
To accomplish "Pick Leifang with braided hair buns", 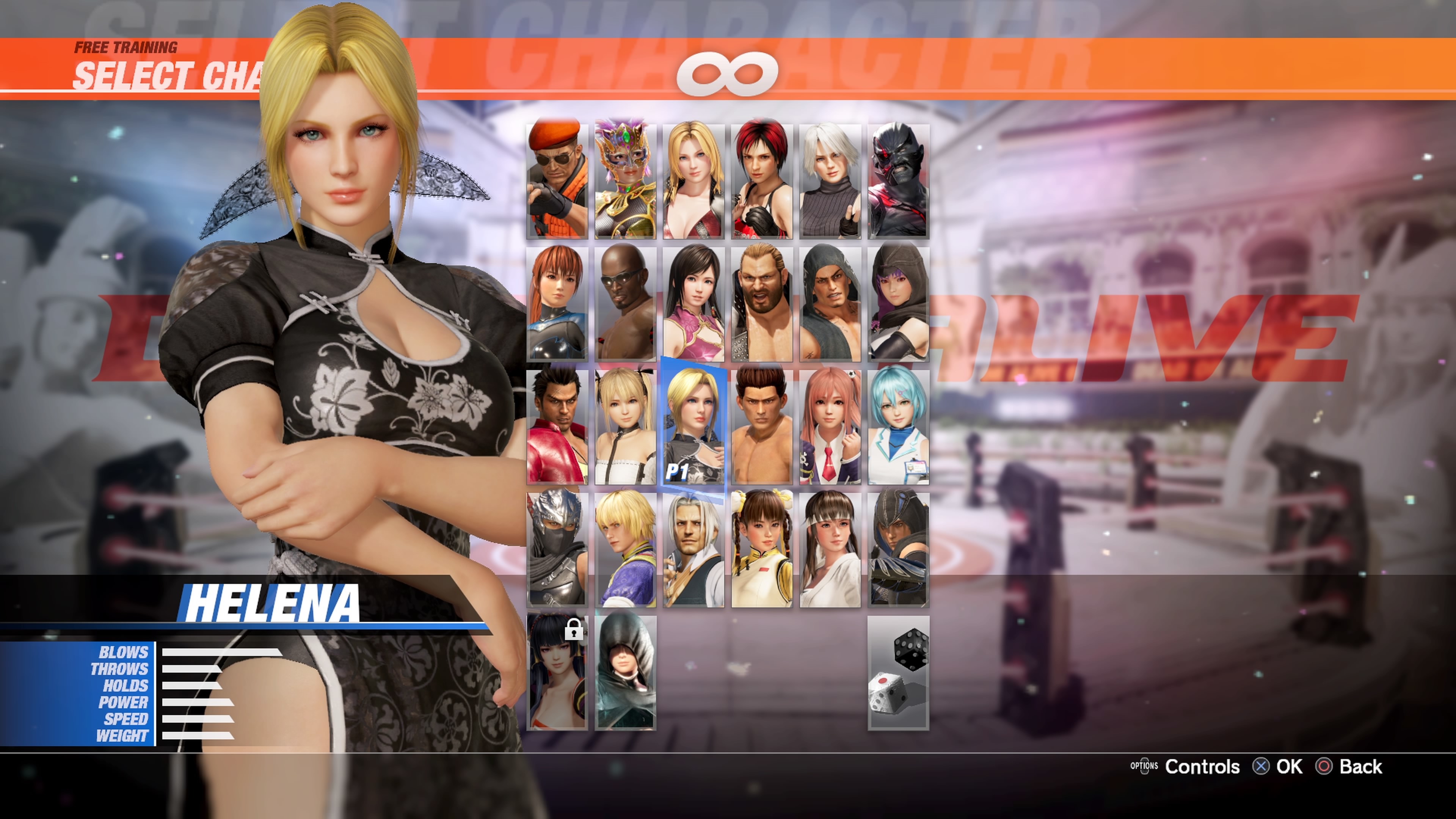I will tap(762, 549).
